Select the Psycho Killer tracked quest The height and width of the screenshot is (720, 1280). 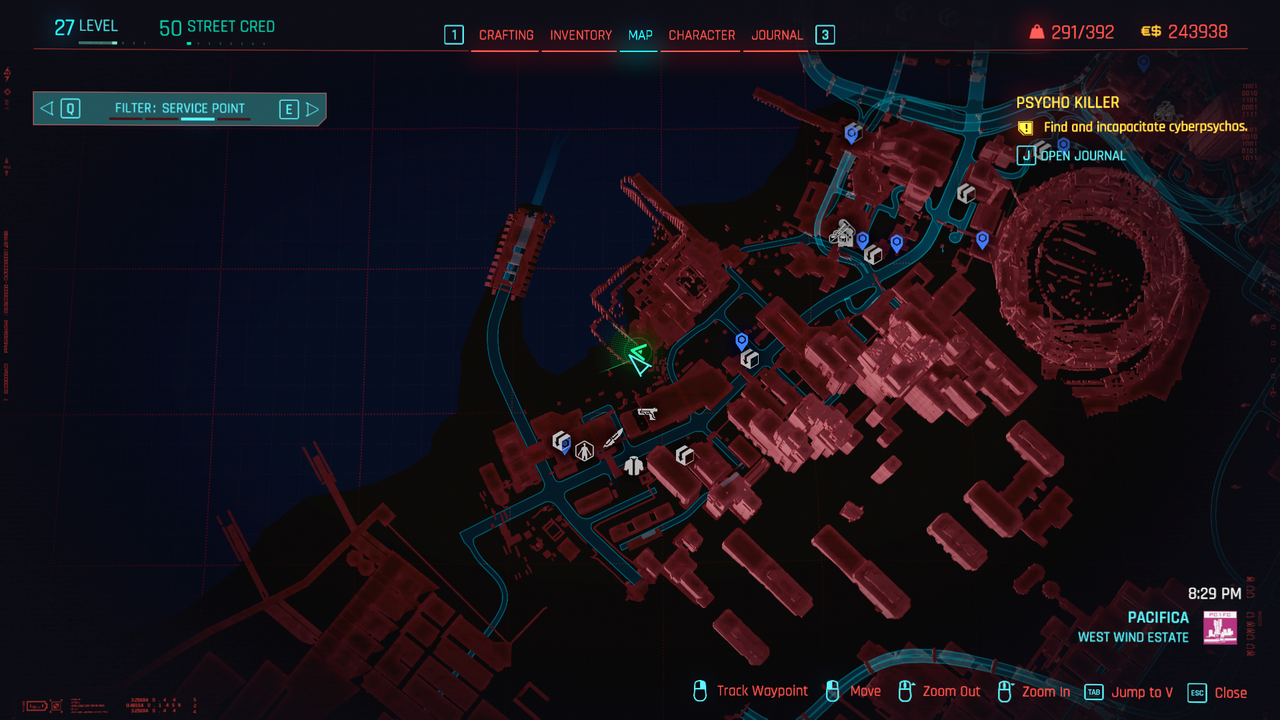pos(1067,102)
